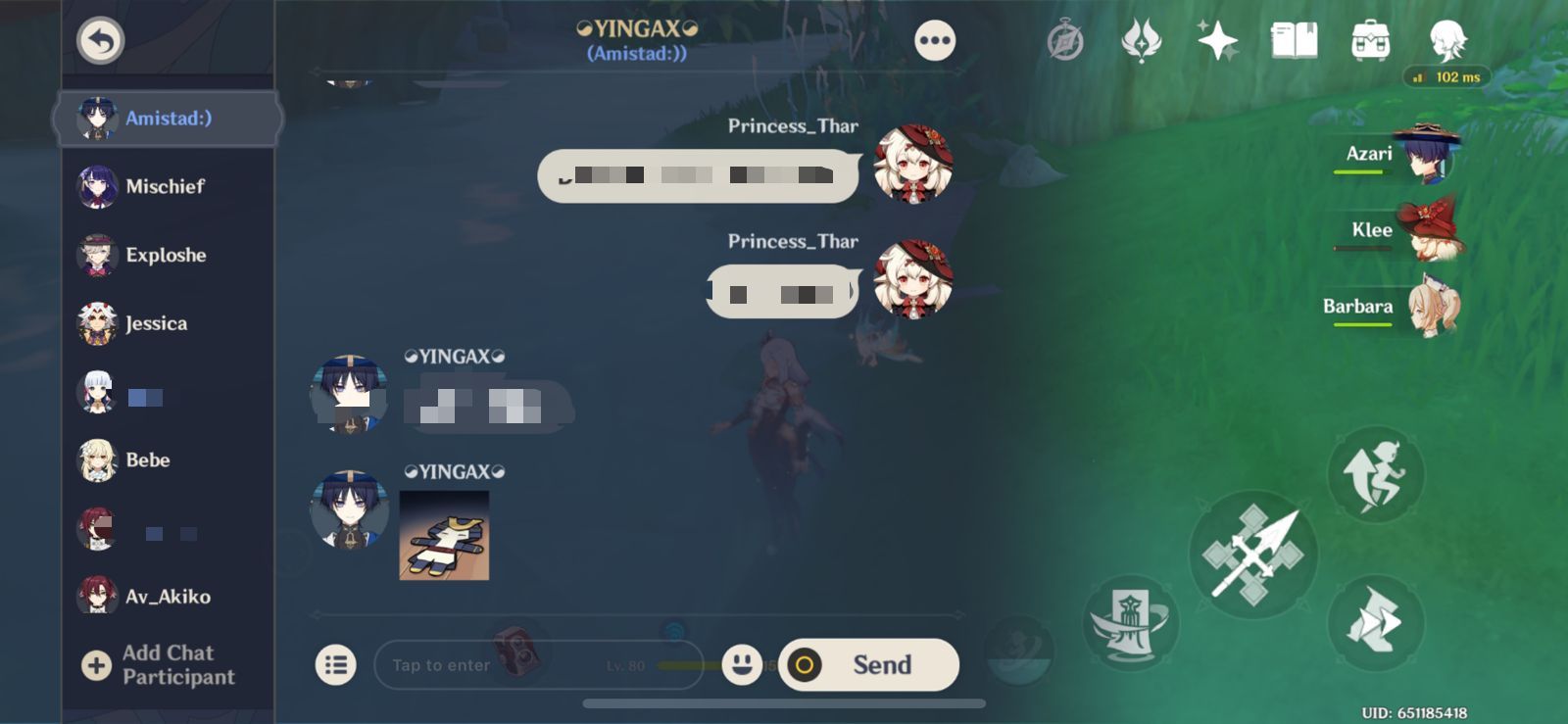Open chat options via three-dots button
This screenshot has height=724, width=1568.
click(x=934, y=39)
